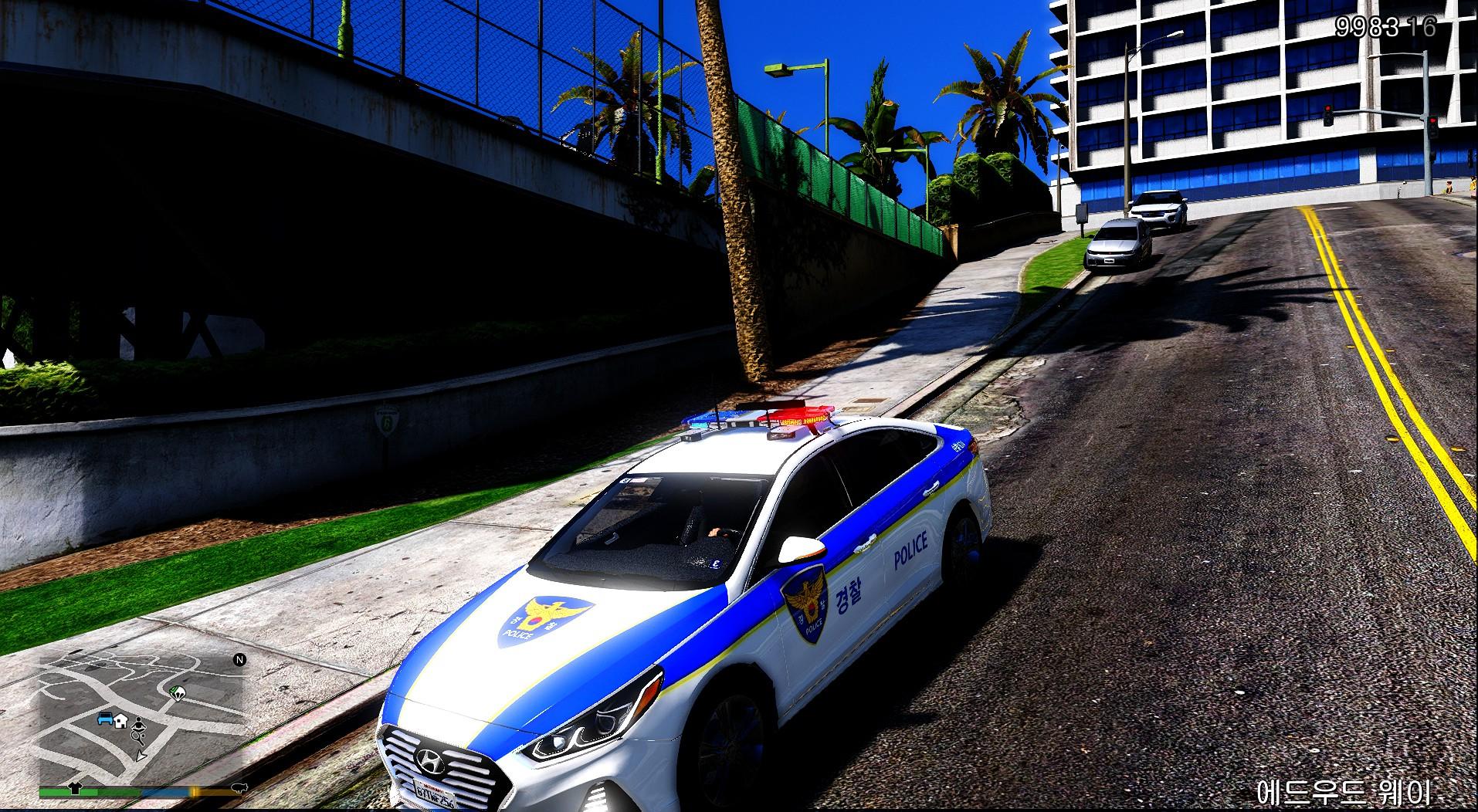Select the yoga activity blip on minimap
Screen dimensions: 1478x812
point(138,723)
